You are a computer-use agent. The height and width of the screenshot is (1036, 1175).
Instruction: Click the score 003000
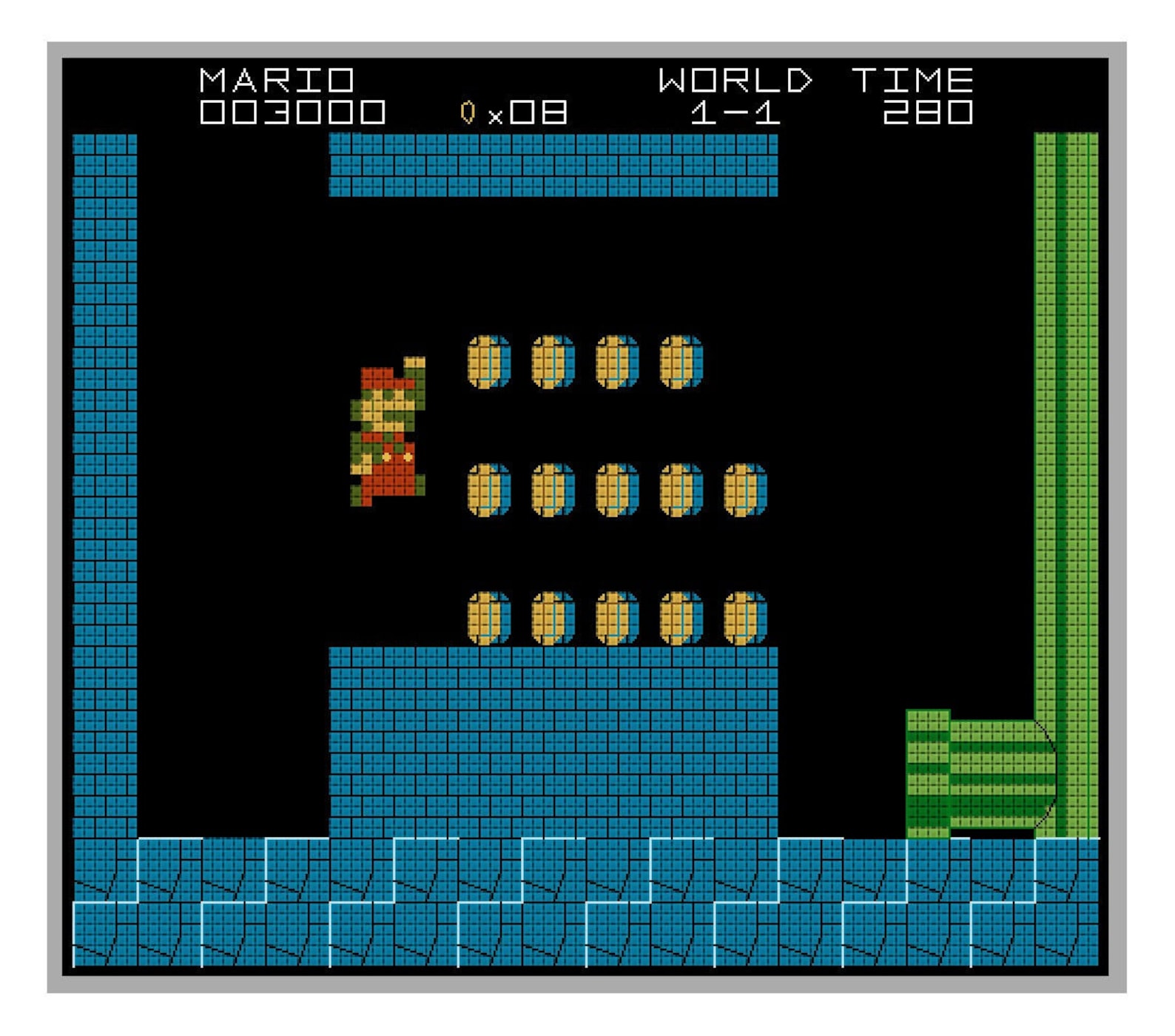coord(290,111)
